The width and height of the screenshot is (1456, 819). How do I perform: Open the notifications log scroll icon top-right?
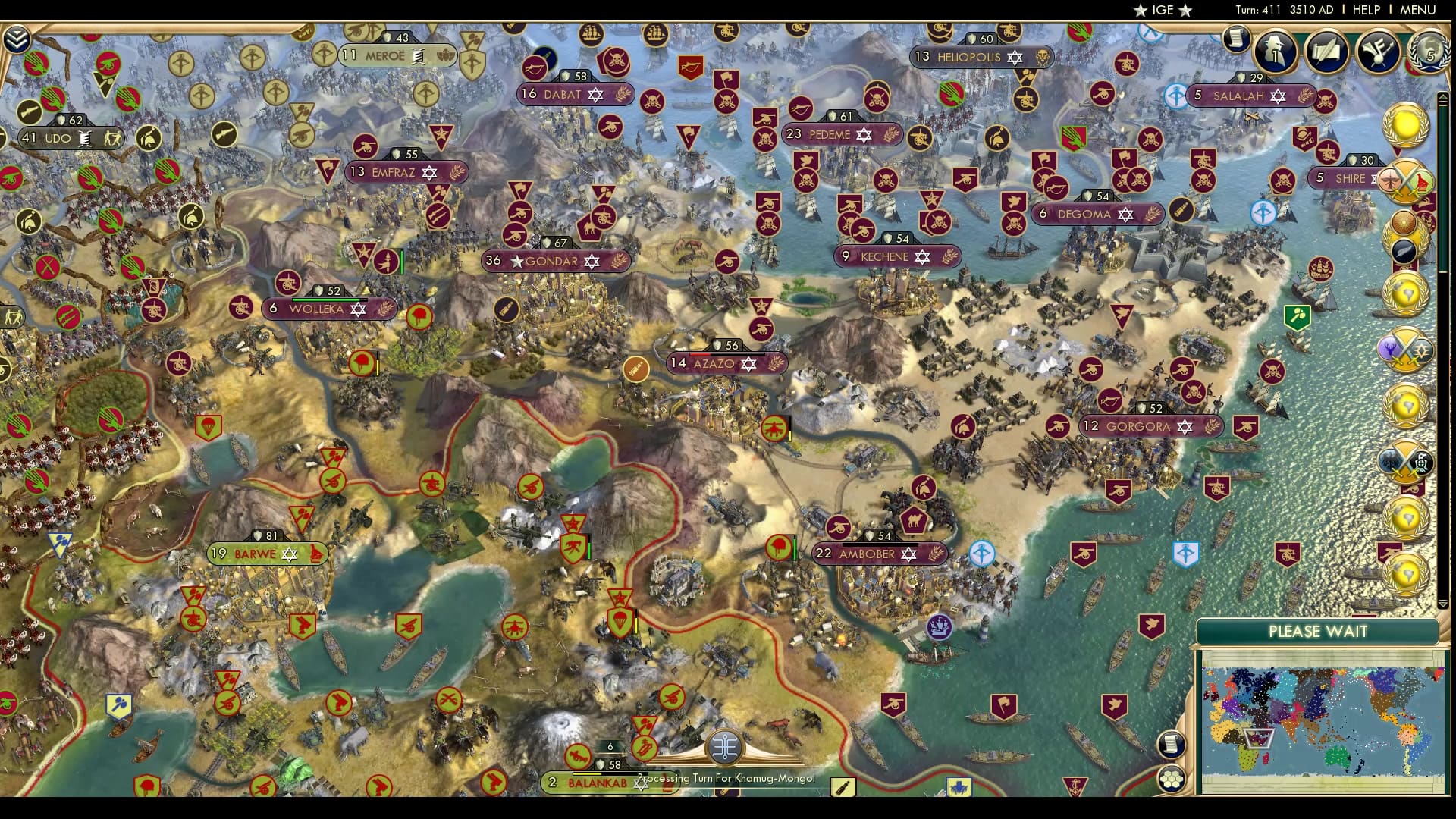(x=1236, y=39)
